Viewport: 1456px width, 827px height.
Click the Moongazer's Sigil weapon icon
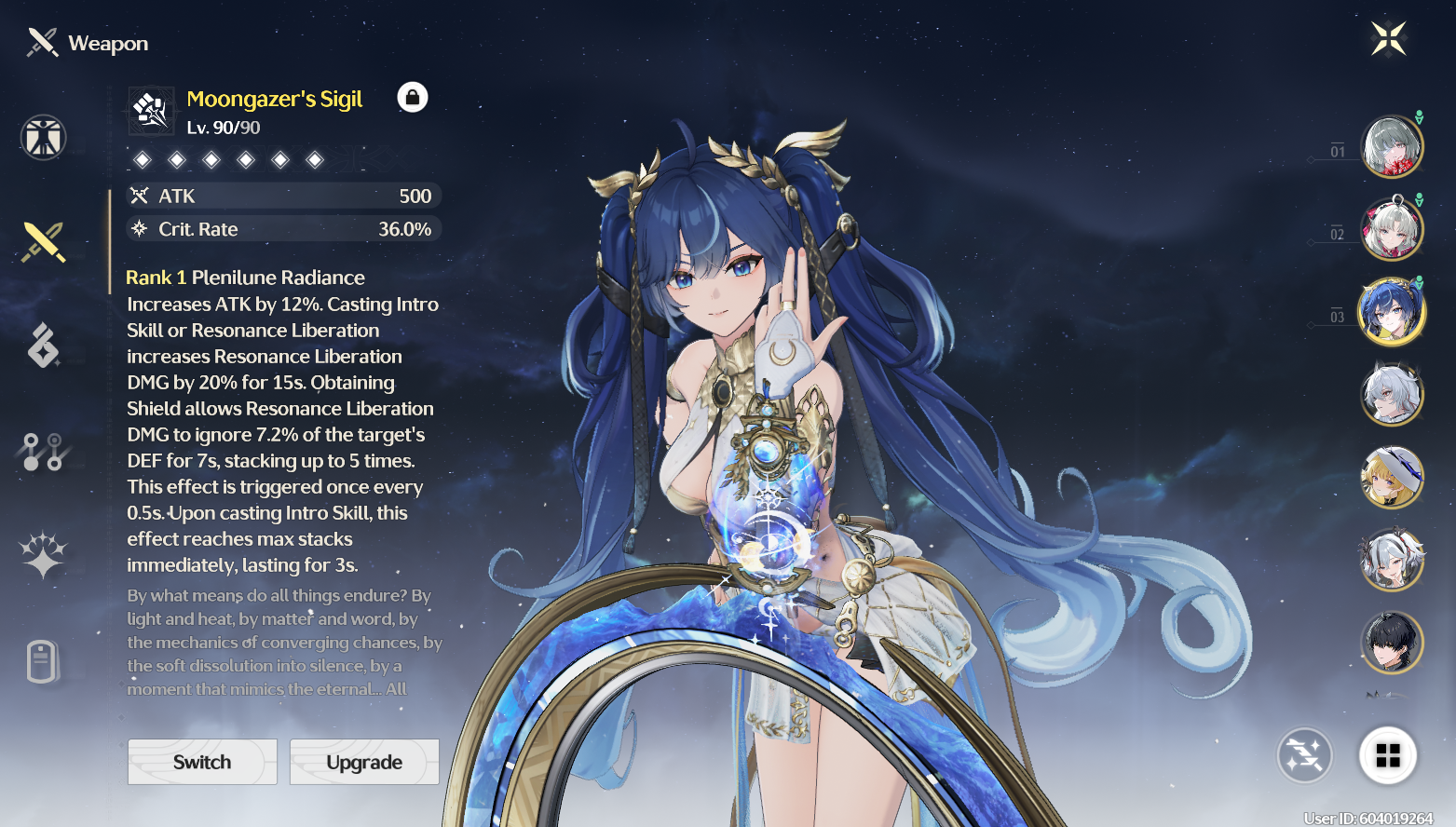150,109
